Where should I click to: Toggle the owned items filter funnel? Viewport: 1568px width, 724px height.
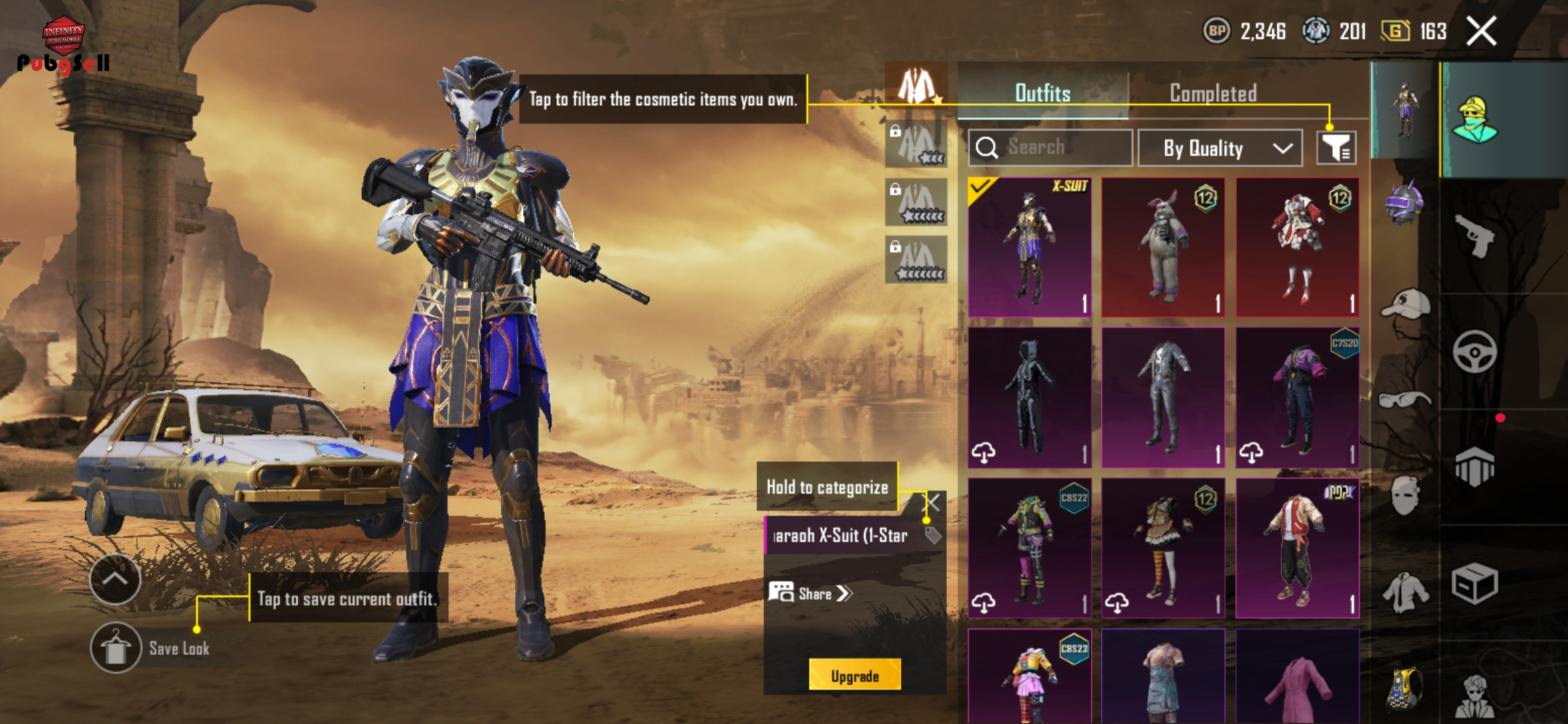click(1336, 148)
